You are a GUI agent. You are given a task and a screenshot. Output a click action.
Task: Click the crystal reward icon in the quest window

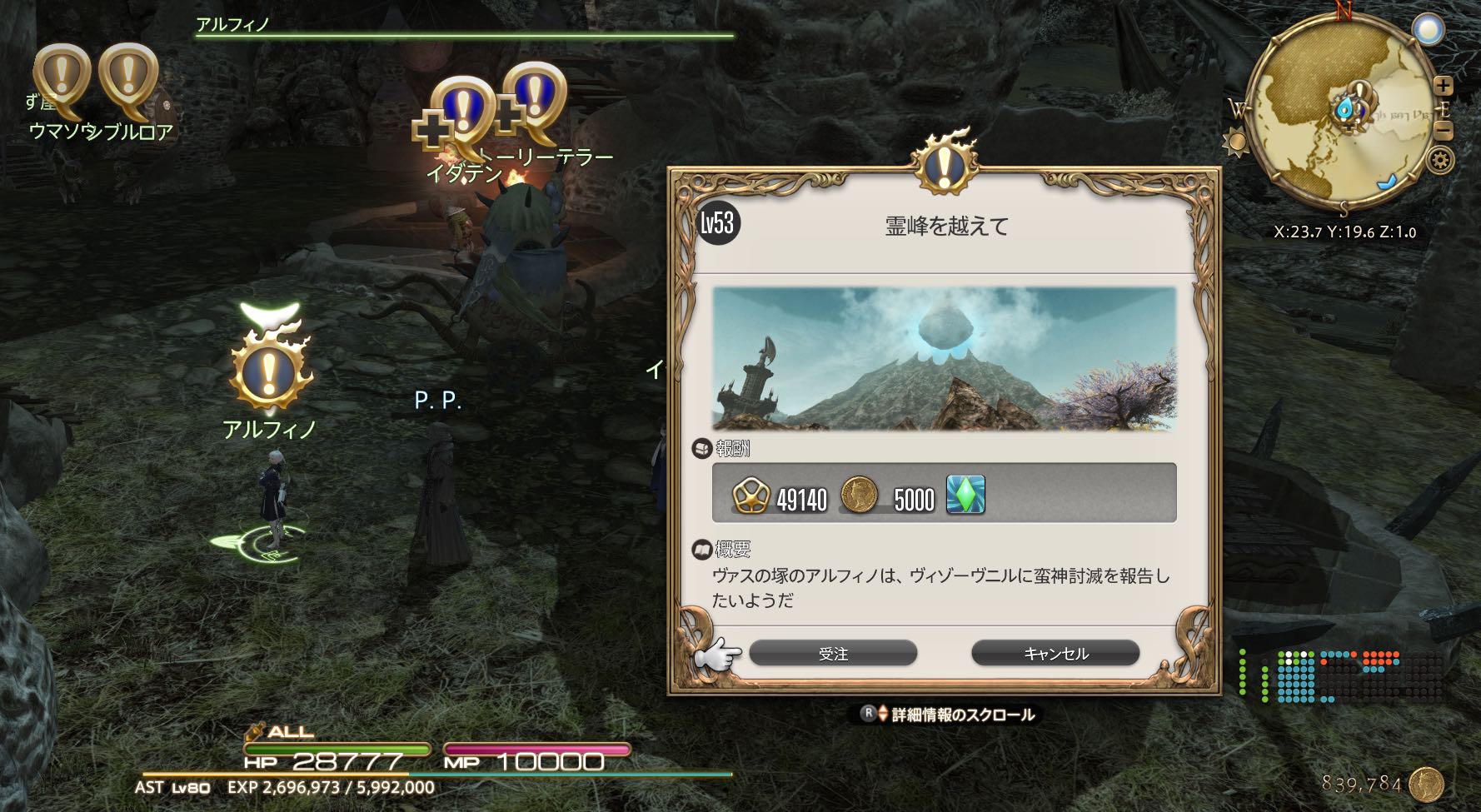[x=965, y=495]
